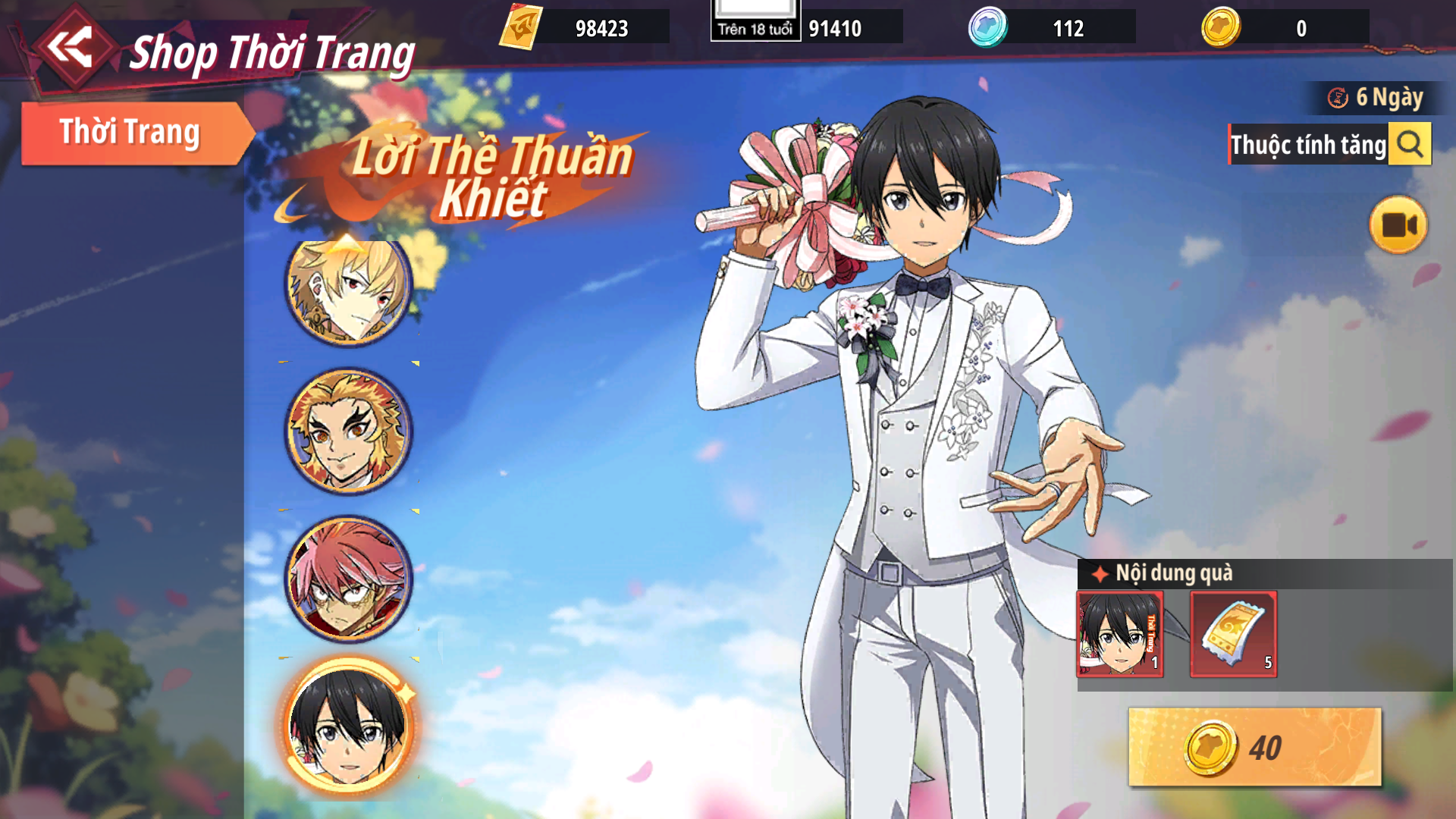The image size is (1456, 819).
Task: Tap the golden ticket currency icon
Action: tap(521, 27)
